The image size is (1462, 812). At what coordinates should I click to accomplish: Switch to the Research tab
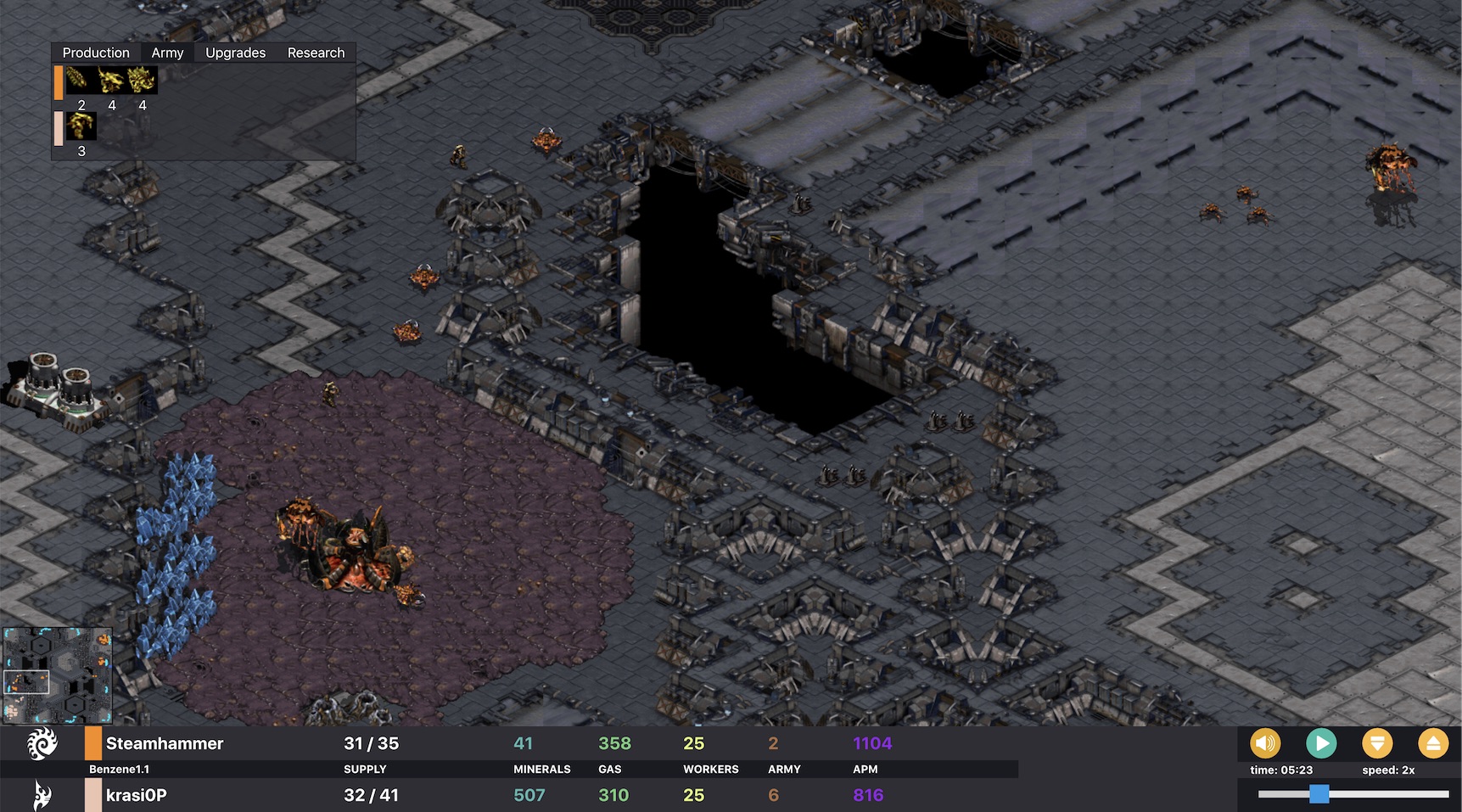coord(316,52)
